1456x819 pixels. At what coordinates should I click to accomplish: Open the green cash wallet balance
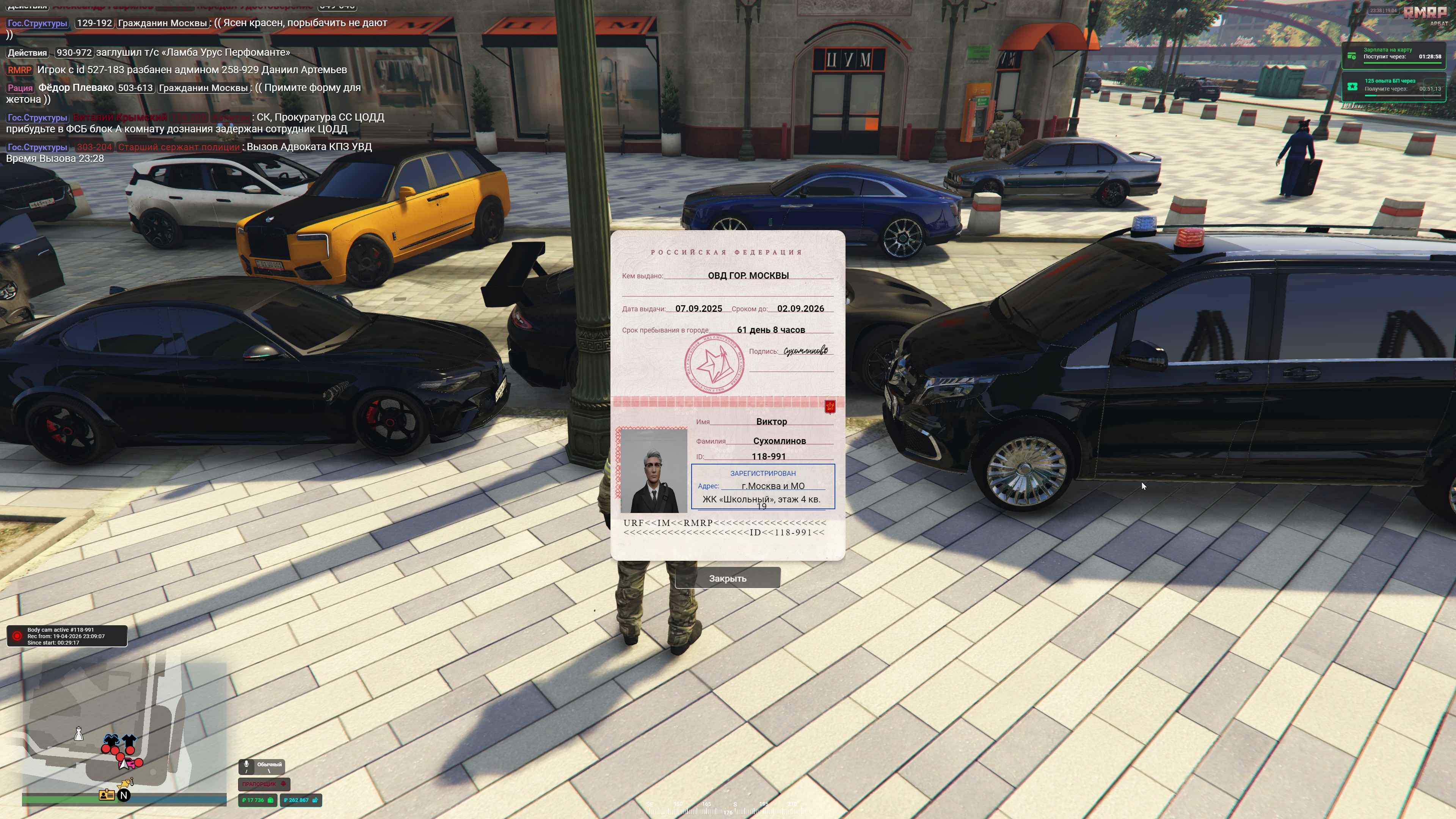[x=257, y=800]
